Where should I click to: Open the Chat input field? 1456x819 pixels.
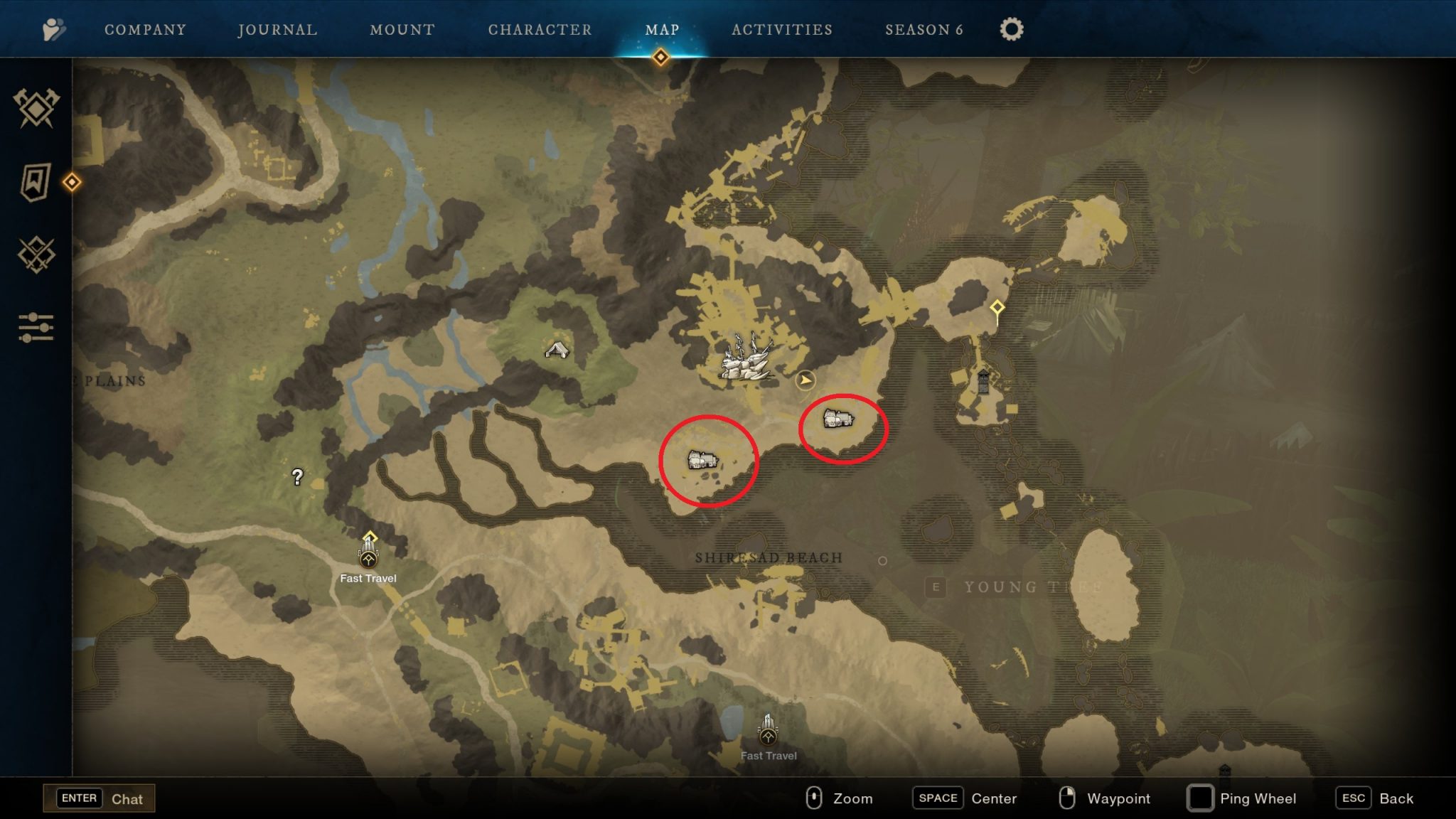click(100, 798)
